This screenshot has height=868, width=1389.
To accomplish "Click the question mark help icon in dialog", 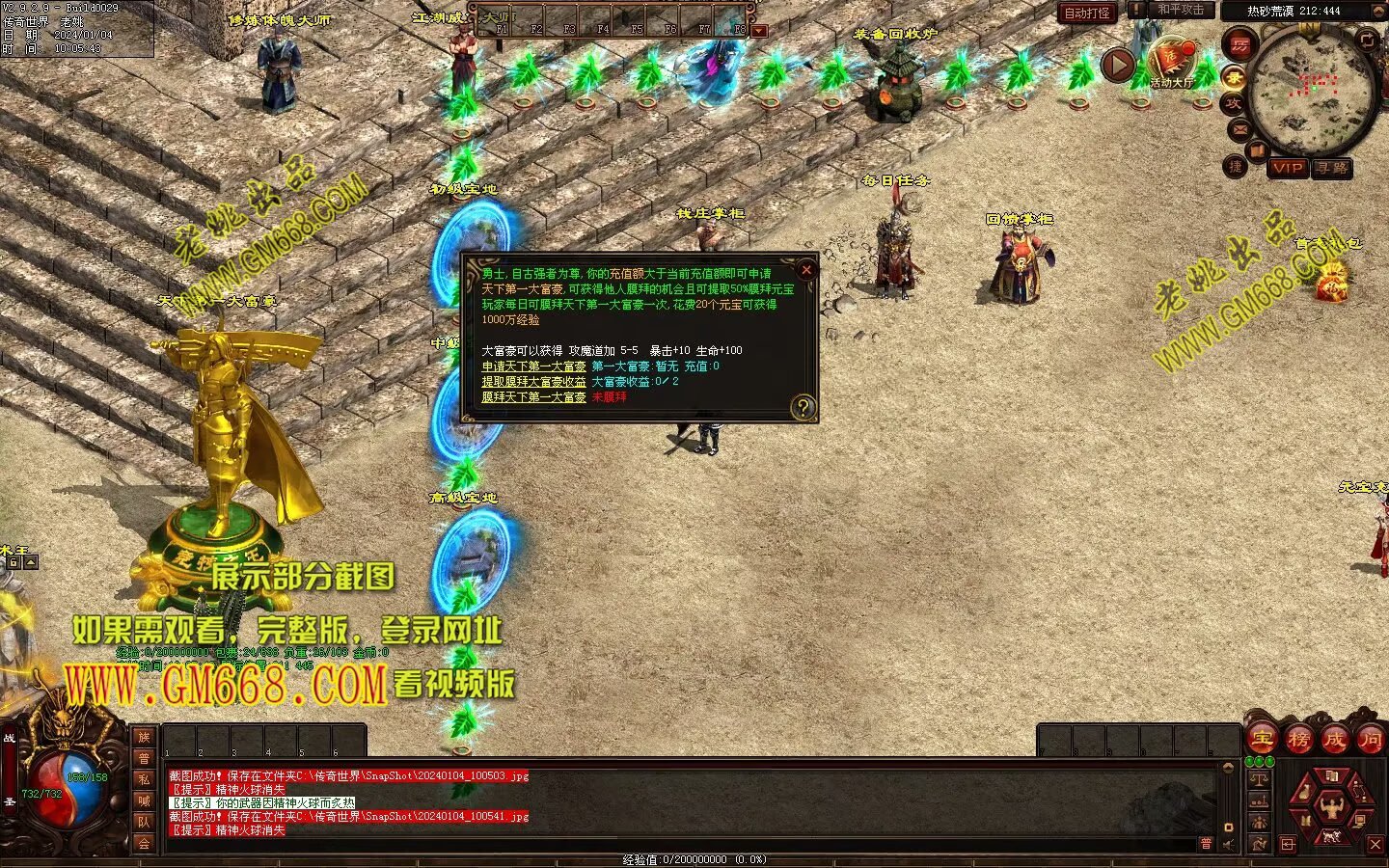I will (x=803, y=408).
